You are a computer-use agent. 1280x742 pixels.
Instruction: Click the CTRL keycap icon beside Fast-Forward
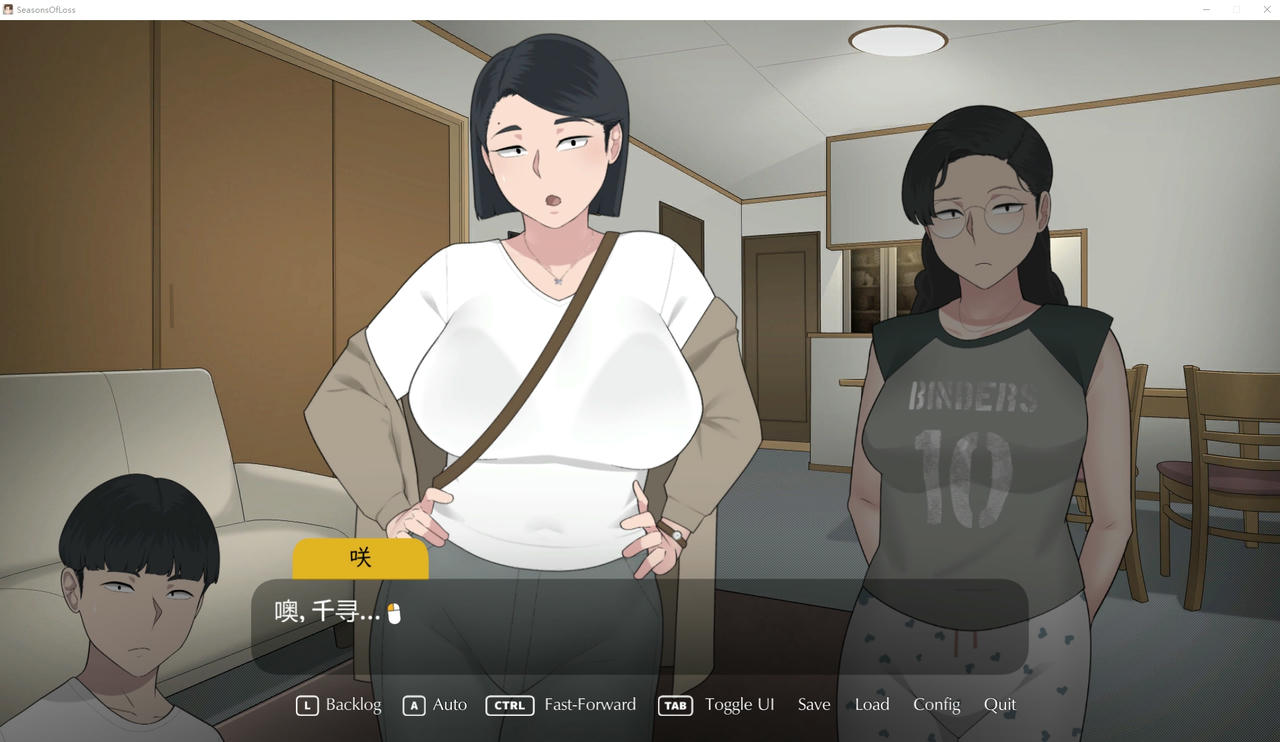510,705
